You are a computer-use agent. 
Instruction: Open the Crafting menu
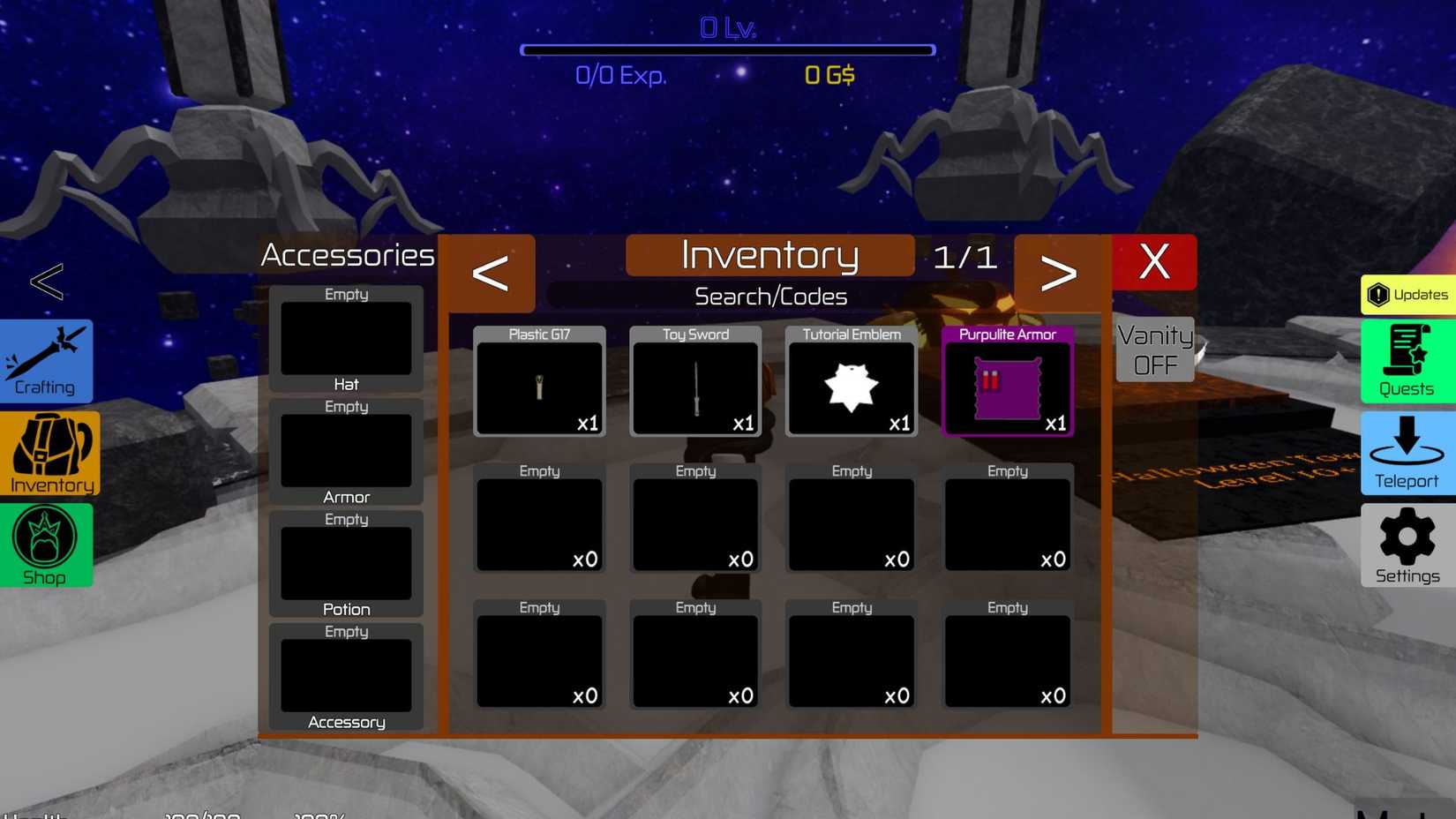tap(46, 361)
